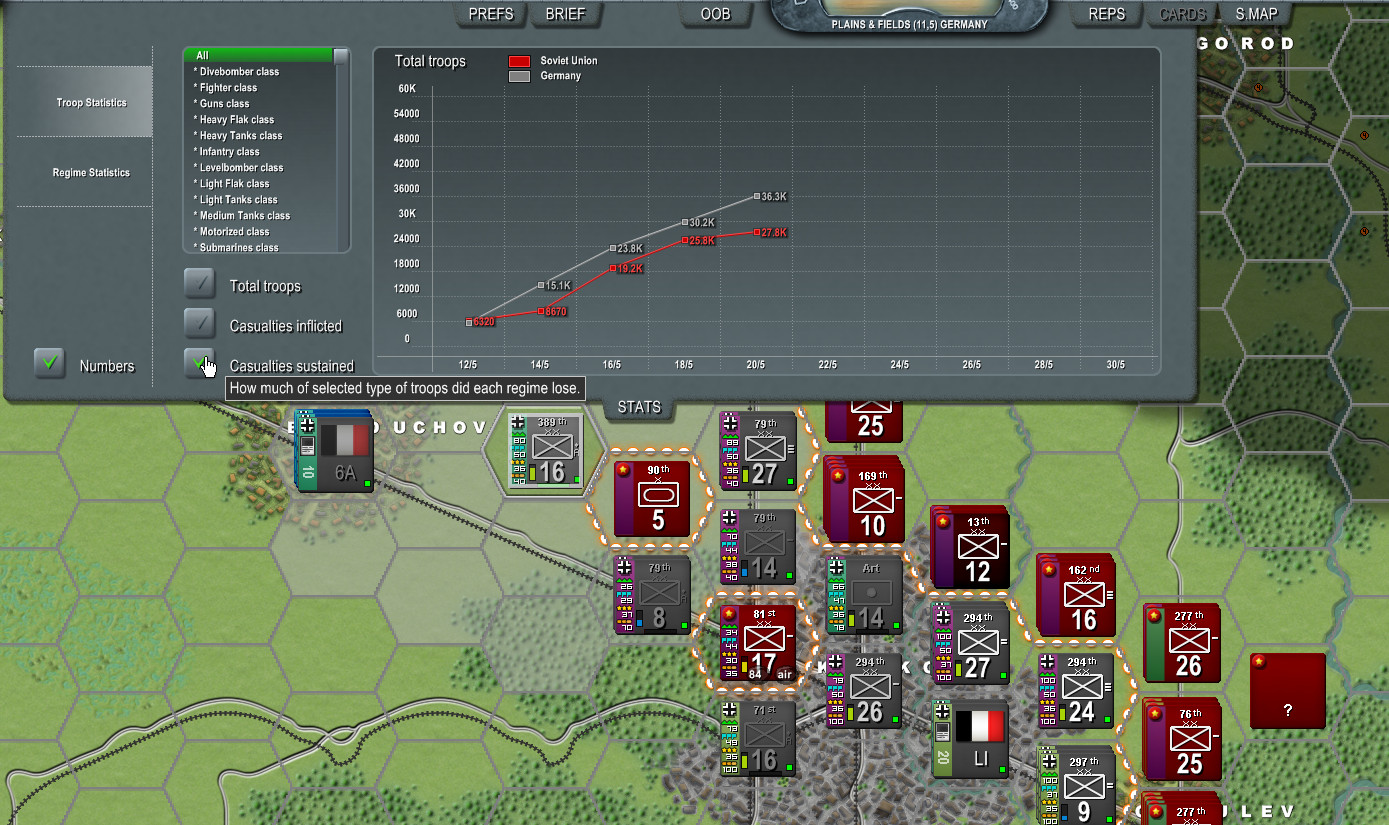Image resolution: width=1389 pixels, height=825 pixels.
Task: Toggle the Total troops checkbox
Action: (200, 285)
